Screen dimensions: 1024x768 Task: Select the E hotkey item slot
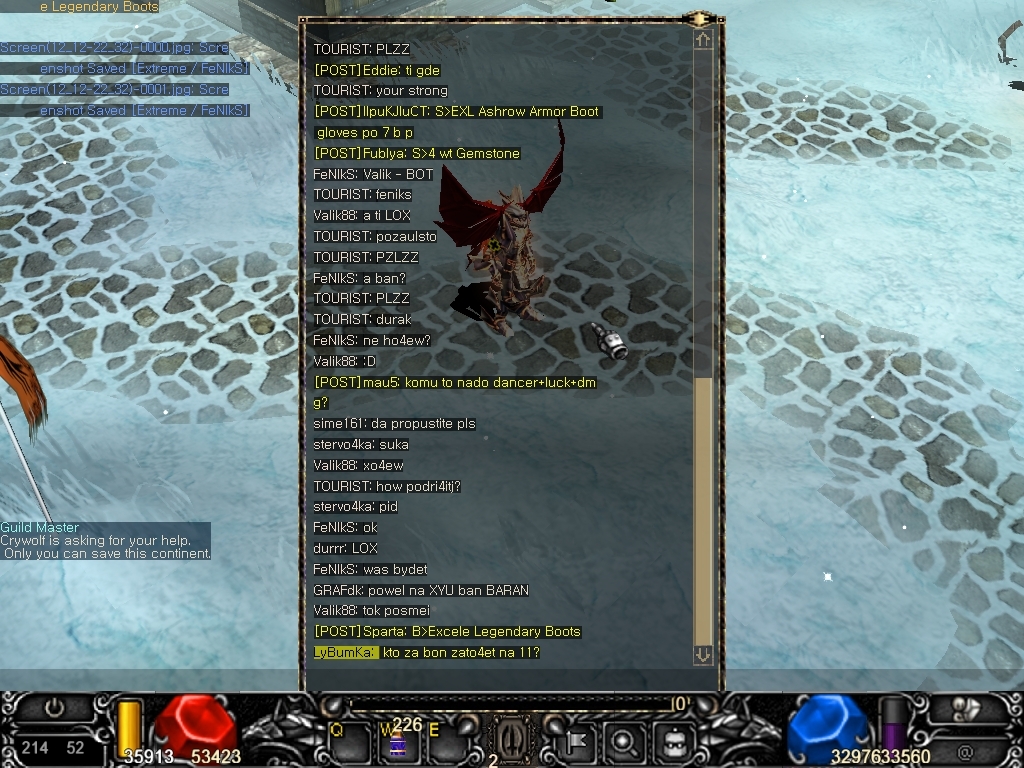(447, 741)
